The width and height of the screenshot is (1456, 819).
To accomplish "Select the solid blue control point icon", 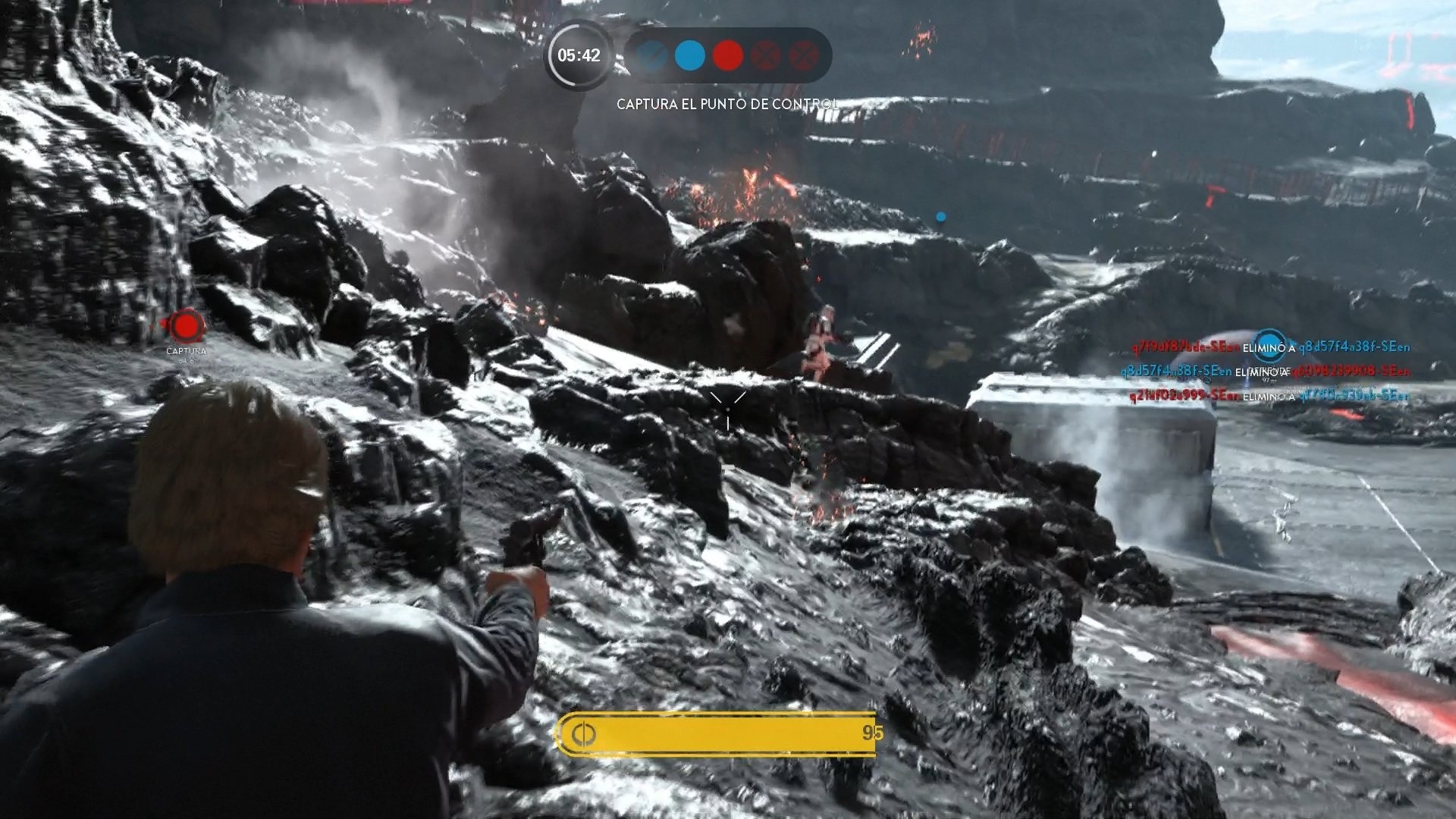I will pos(689,55).
